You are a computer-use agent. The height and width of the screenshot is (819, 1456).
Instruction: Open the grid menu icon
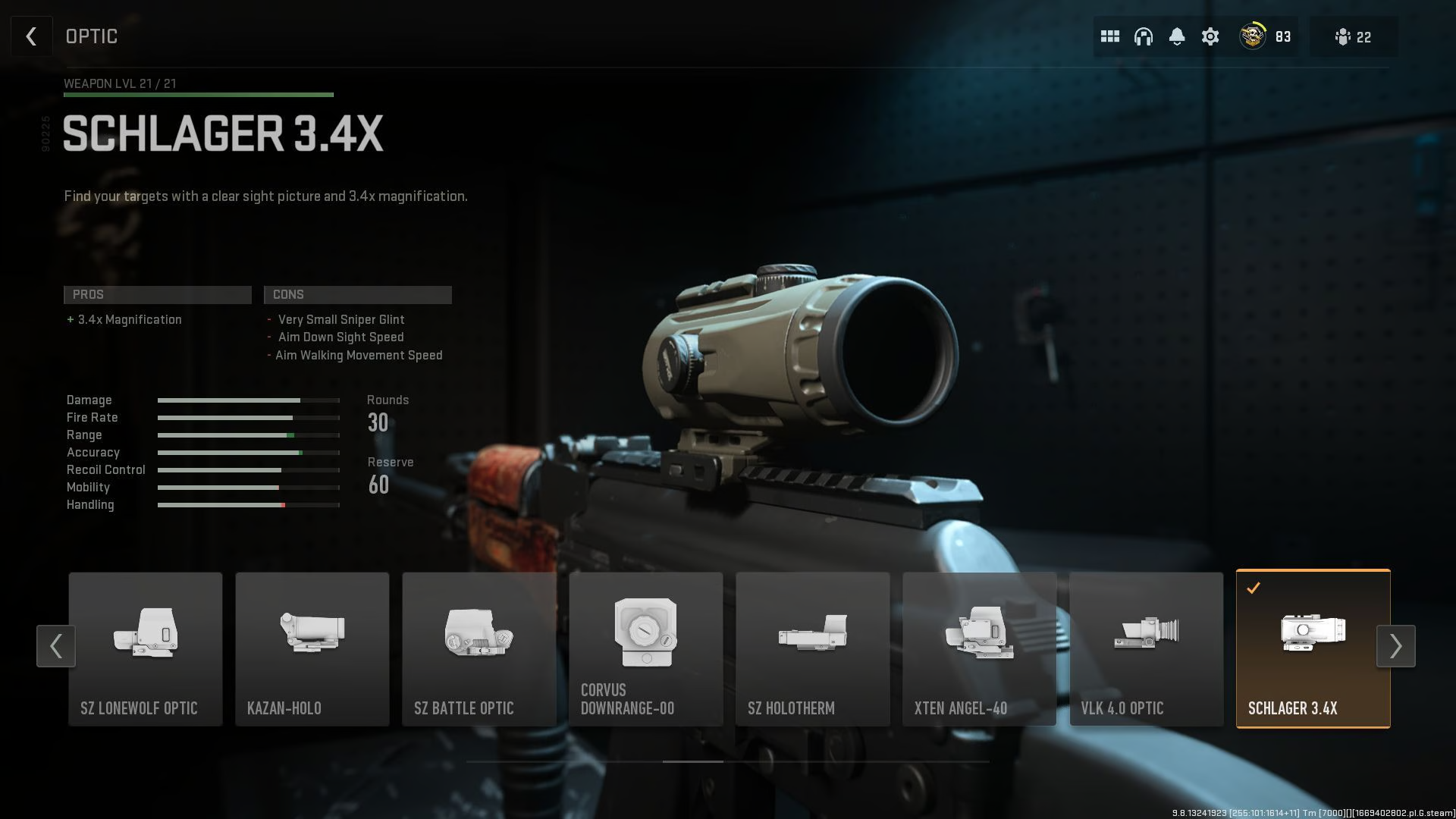pyautogui.click(x=1109, y=36)
